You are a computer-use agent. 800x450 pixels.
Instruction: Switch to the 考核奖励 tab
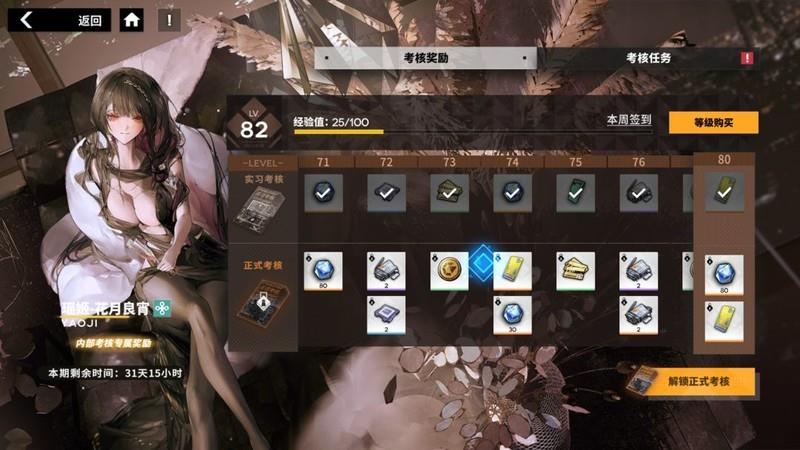pyautogui.click(x=425, y=58)
